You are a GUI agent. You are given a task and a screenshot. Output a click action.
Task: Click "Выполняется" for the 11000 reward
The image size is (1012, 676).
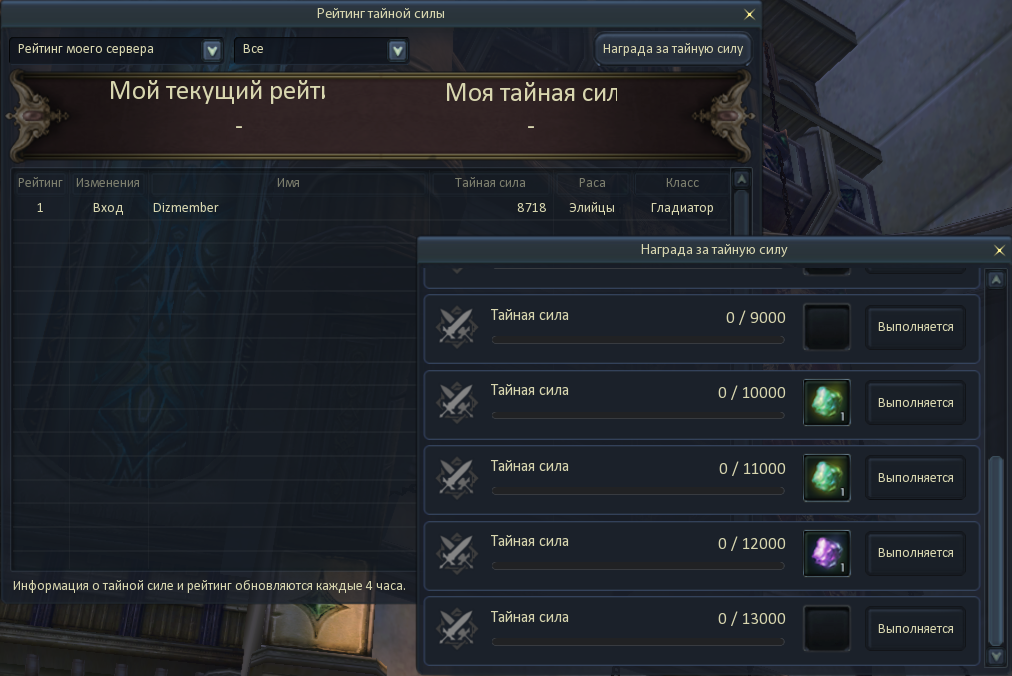click(x=915, y=478)
